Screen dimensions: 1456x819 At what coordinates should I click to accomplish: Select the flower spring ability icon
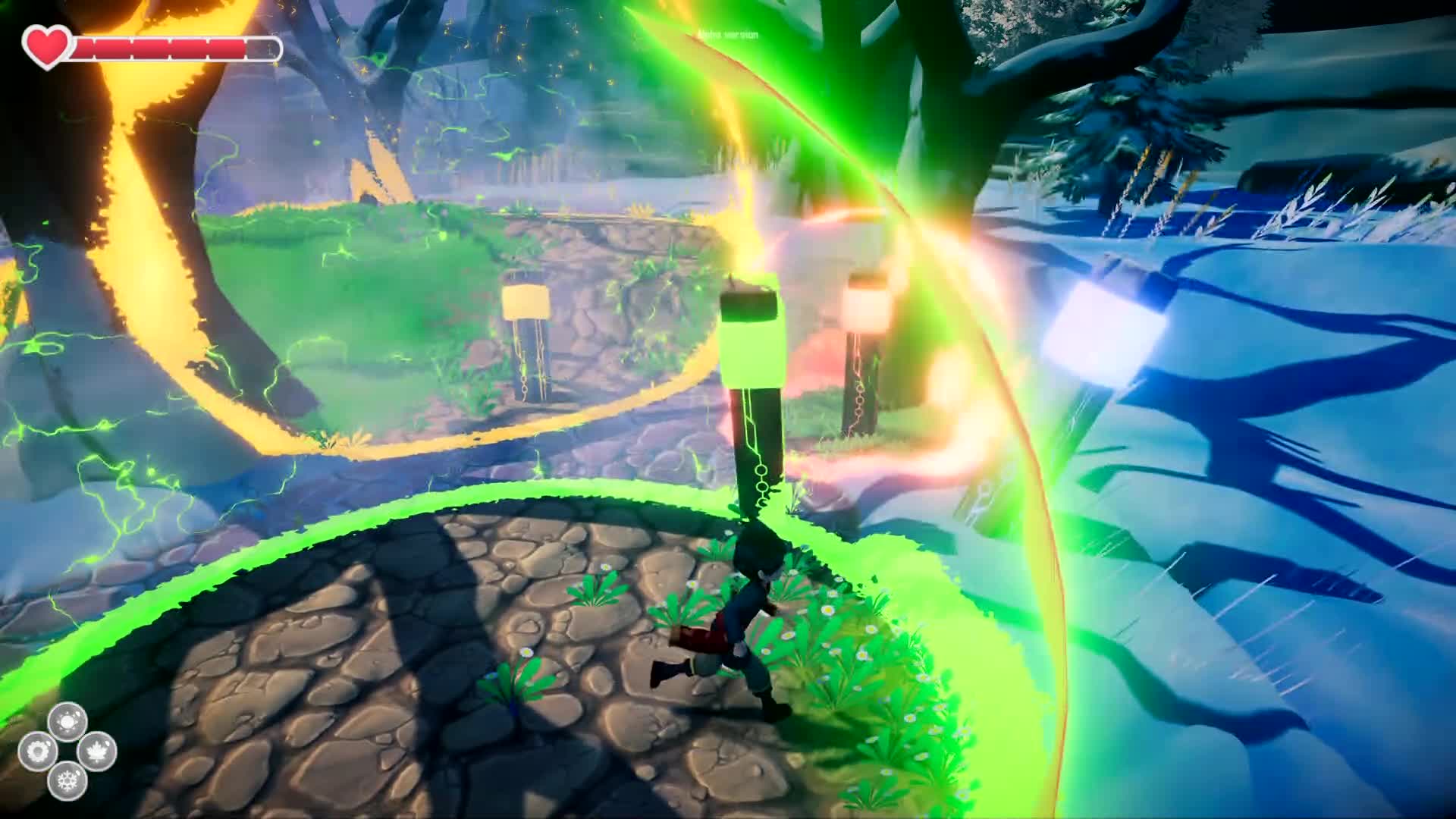point(37,751)
